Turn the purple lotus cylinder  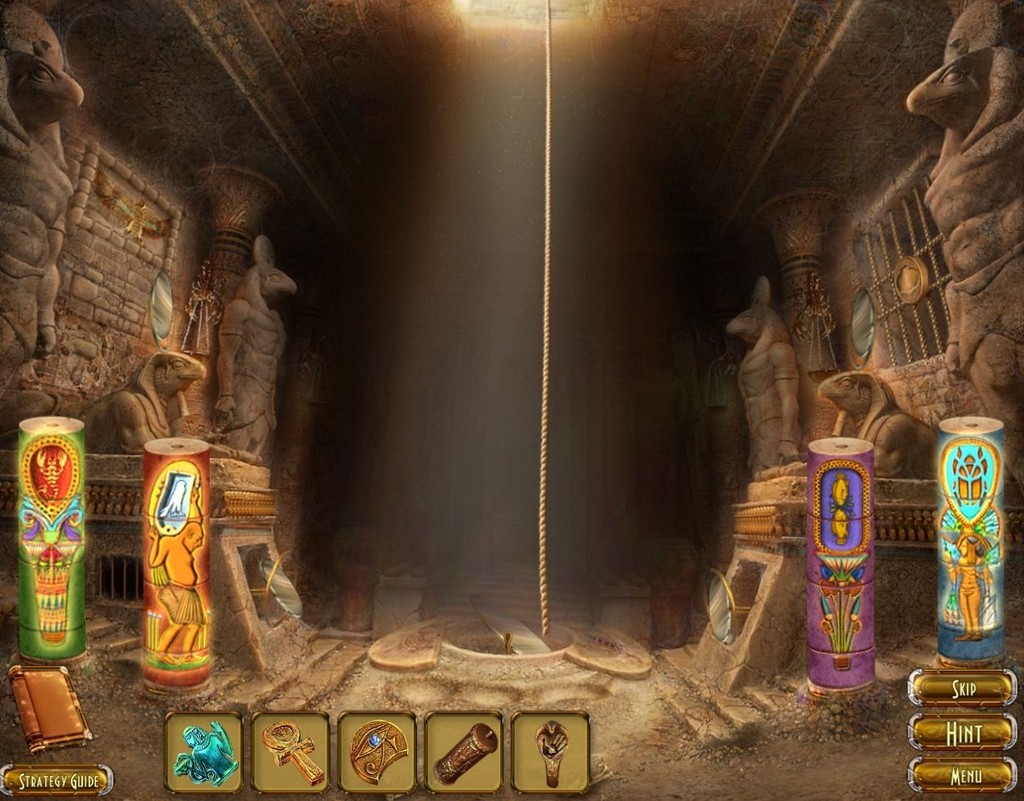840,565
